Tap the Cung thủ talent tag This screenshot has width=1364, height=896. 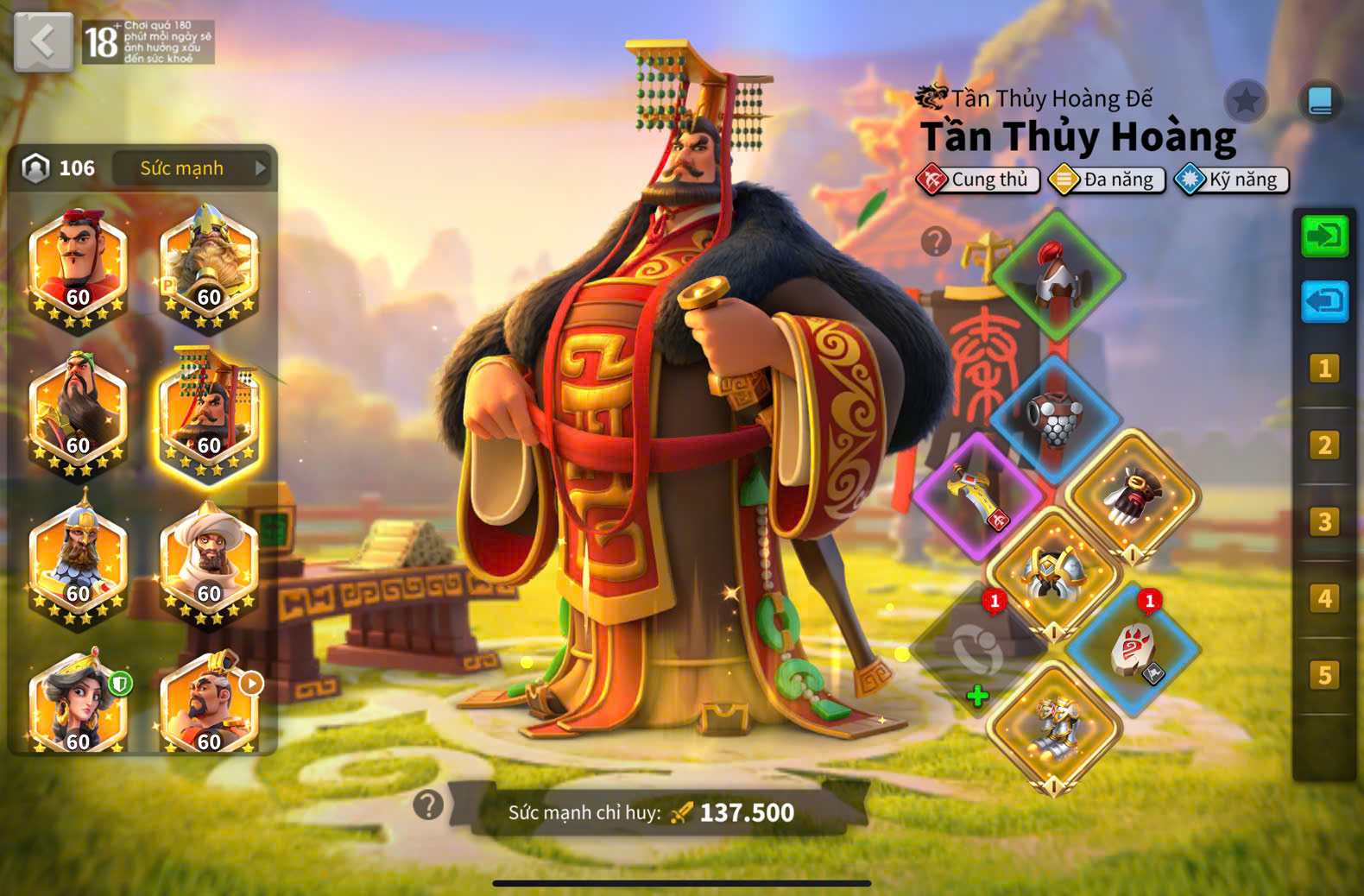tap(978, 180)
